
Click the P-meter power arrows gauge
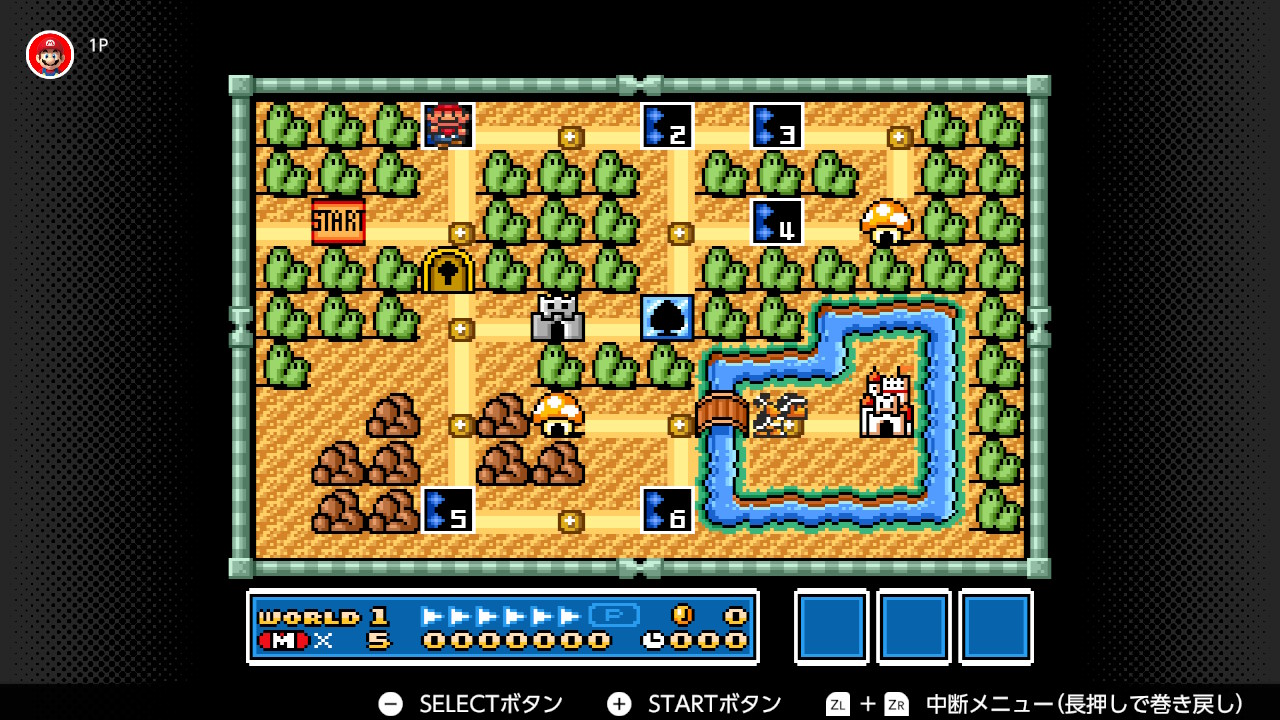pyautogui.click(x=500, y=618)
